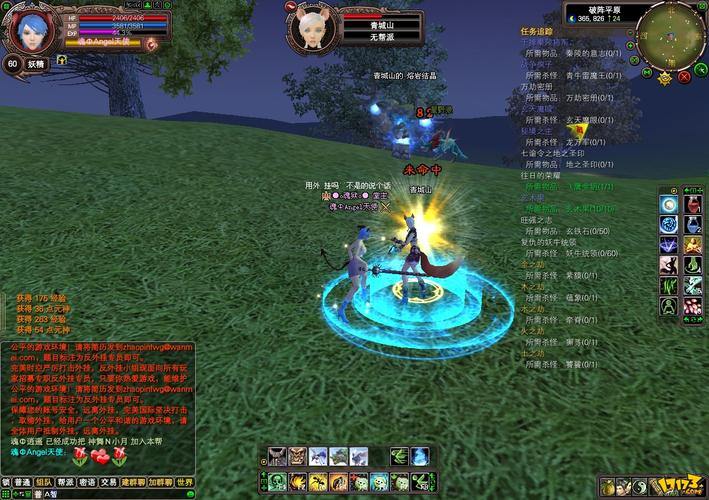Click the red X button below the minimap
Screen dimensions: 709x500
(685, 75)
